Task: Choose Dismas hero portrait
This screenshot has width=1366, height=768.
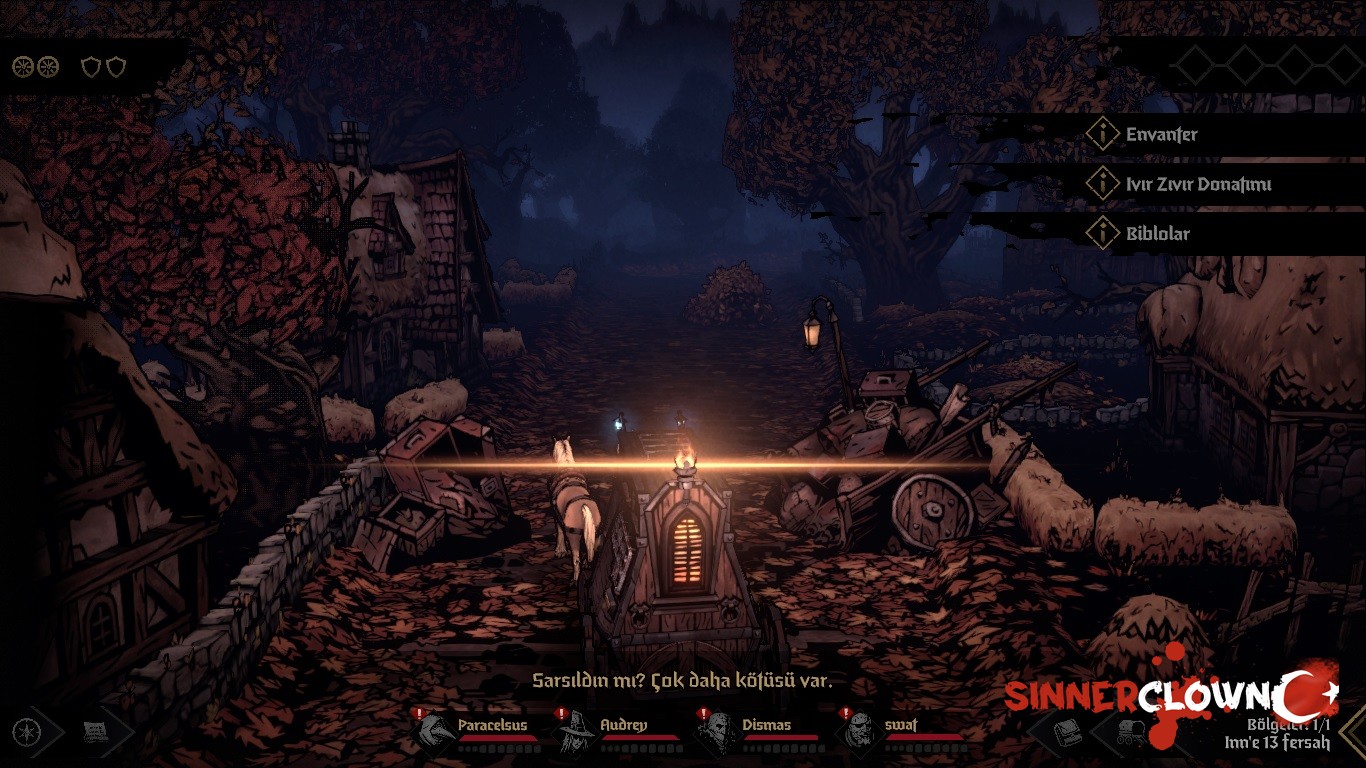Action: tap(718, 732)
